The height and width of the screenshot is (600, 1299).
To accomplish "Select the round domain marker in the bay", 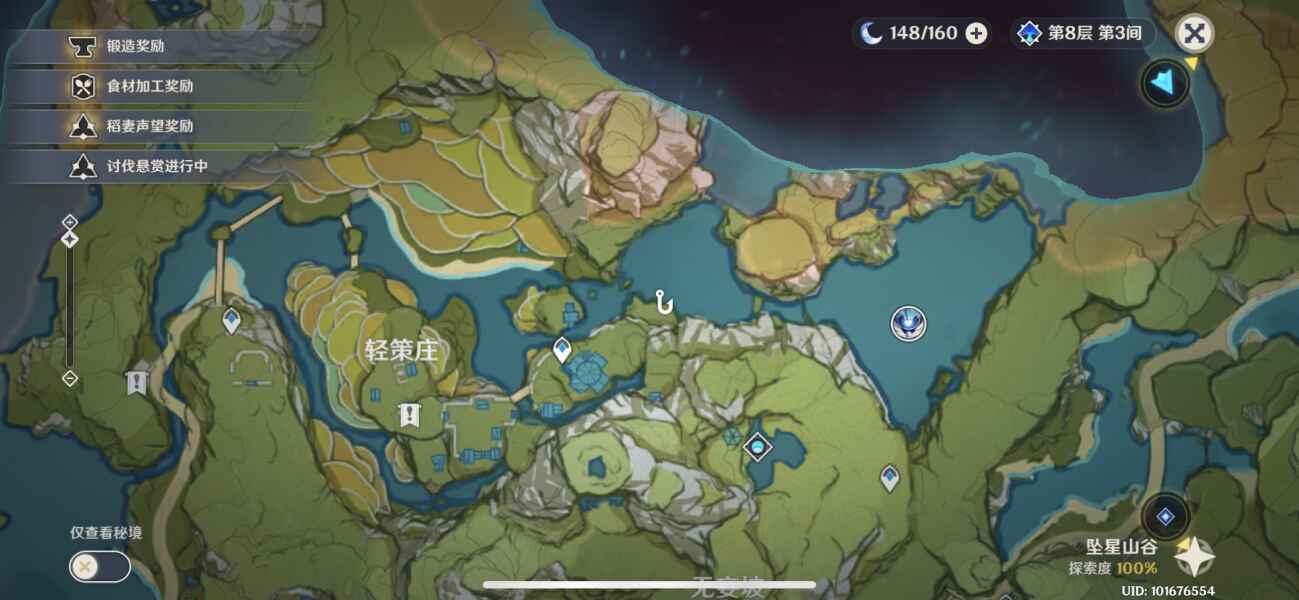I will point(908,323).
